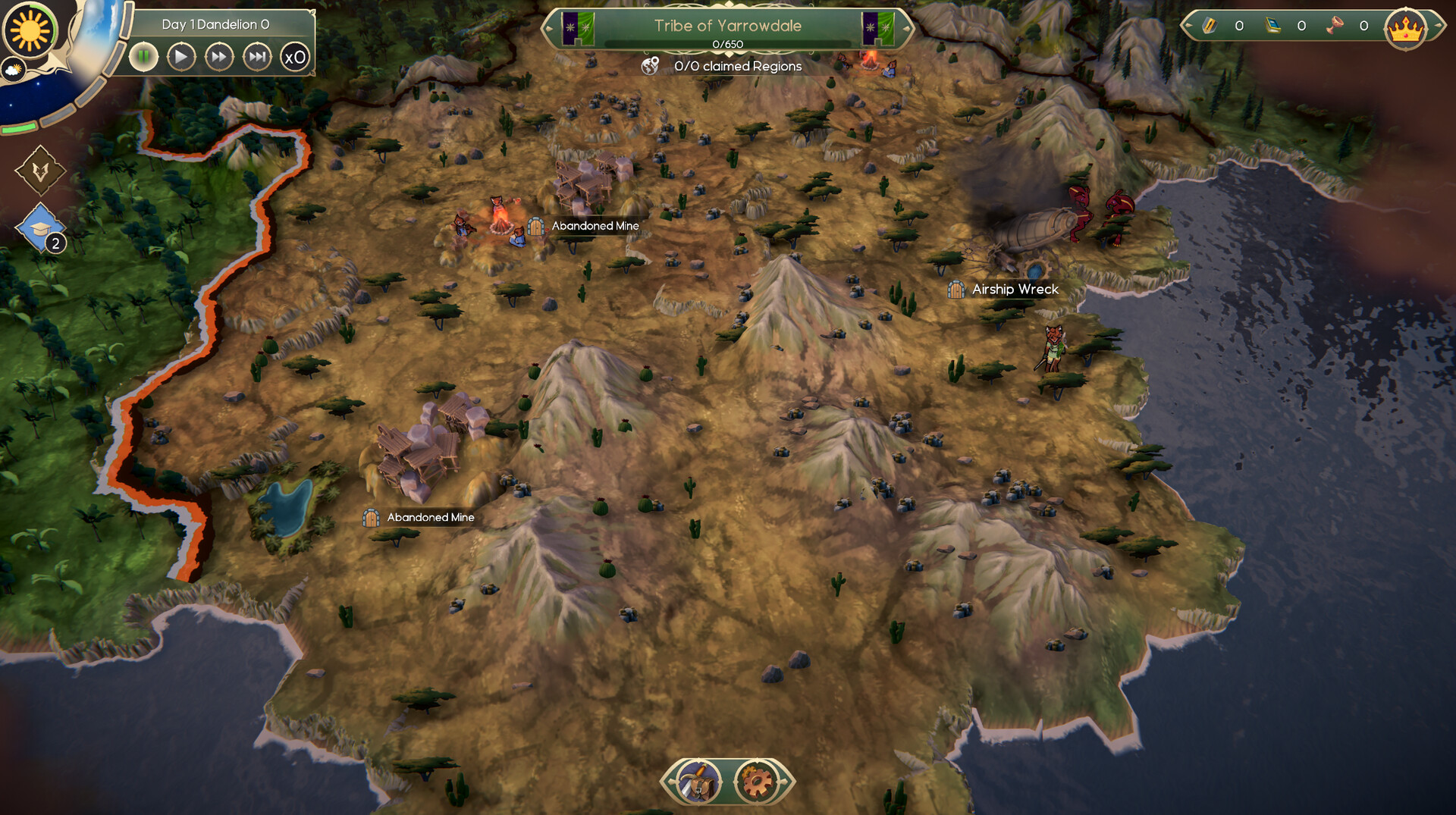Screen dimensions: 1456x815
Task: Select the Airship Wreck map label
Action: pos(1014,290)
